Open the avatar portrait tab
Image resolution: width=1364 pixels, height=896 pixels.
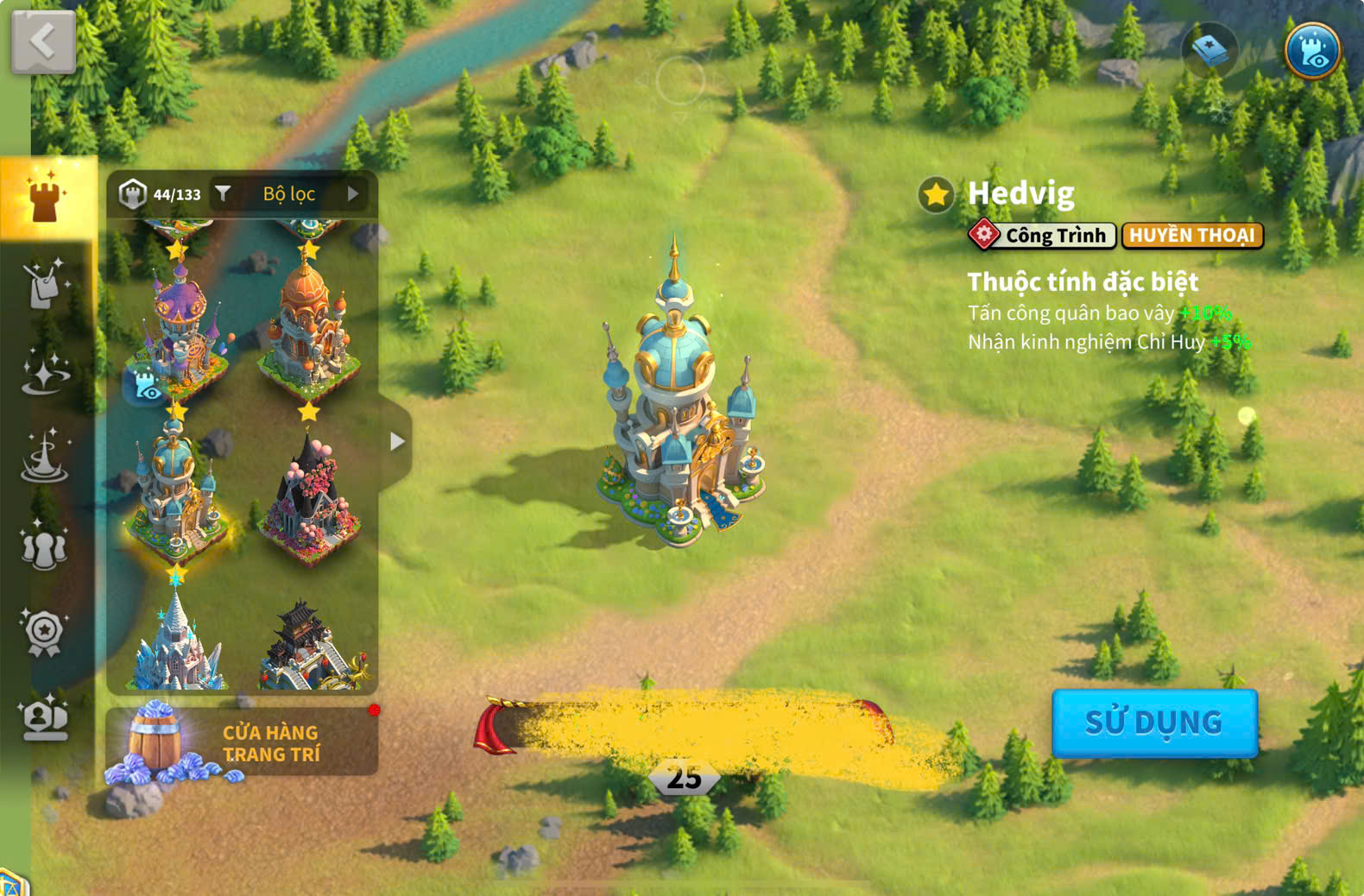45,718
